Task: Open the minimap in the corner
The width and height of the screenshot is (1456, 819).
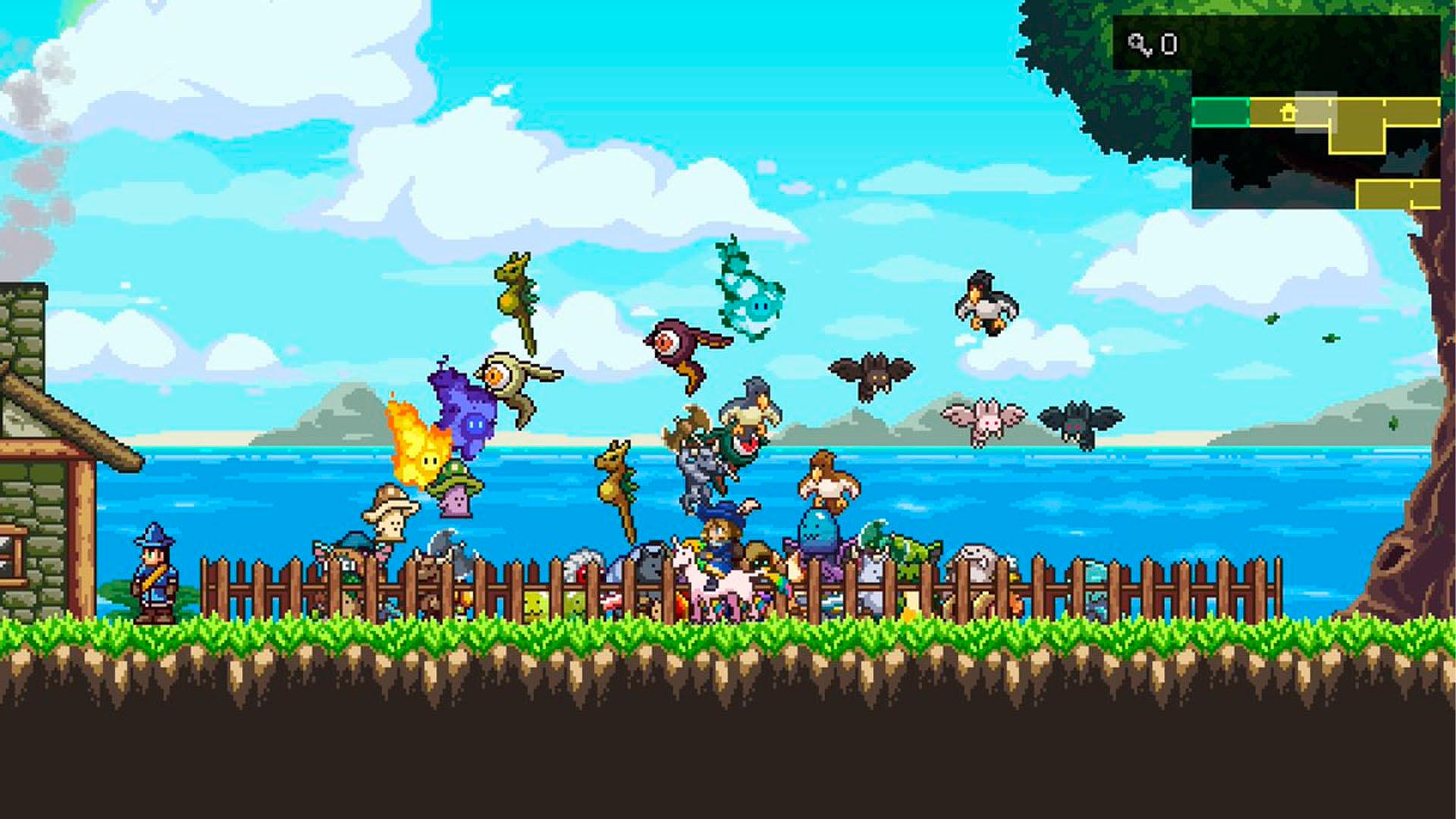Action: [x=1315, y=152]
